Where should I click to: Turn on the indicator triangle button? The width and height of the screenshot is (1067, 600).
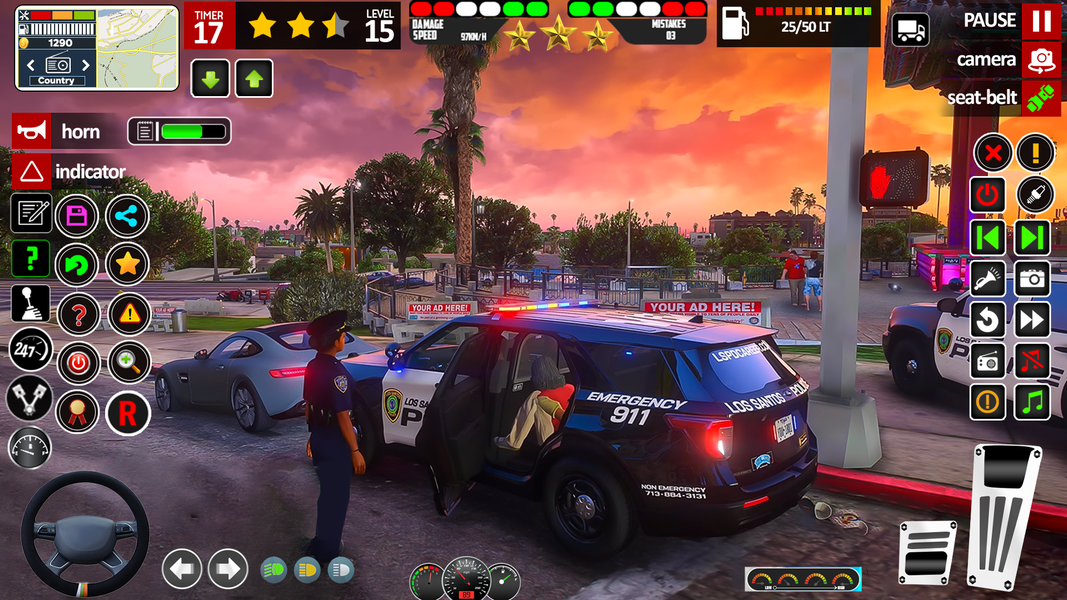coord(32,171)
